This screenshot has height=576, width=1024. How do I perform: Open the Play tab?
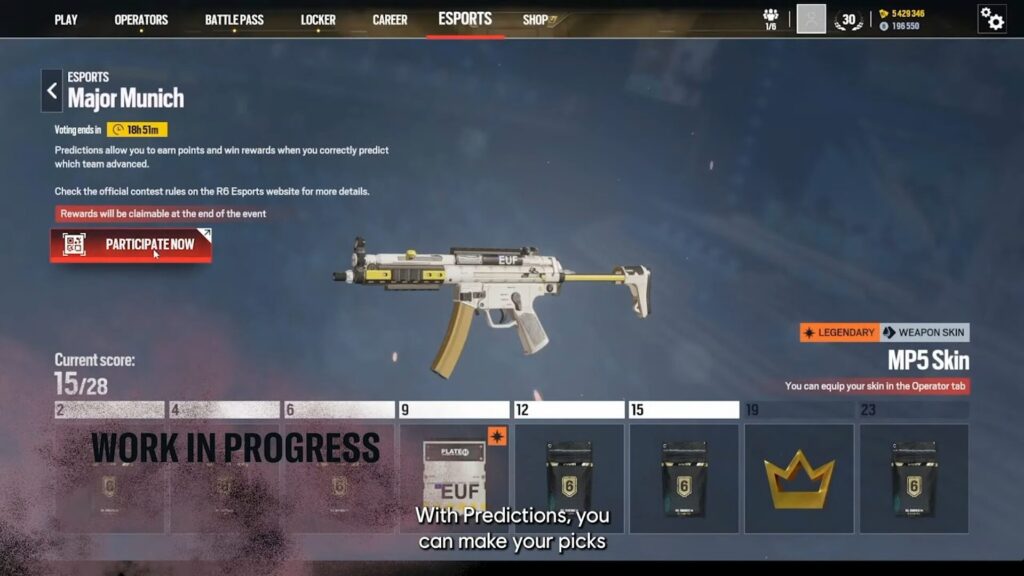pyautogui.click(x=66, y=20)
